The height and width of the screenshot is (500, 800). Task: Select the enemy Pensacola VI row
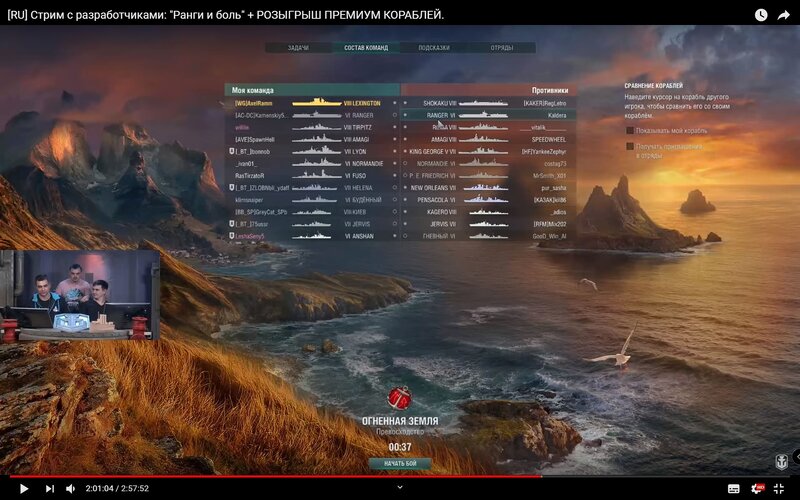(x=488, y=200)
